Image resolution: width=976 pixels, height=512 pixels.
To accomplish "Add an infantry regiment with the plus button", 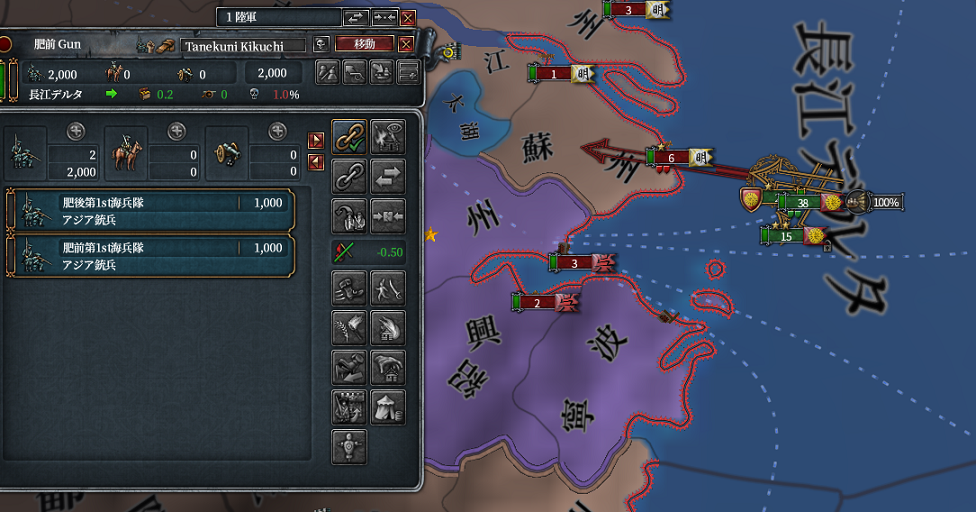I will click(76, 131).
